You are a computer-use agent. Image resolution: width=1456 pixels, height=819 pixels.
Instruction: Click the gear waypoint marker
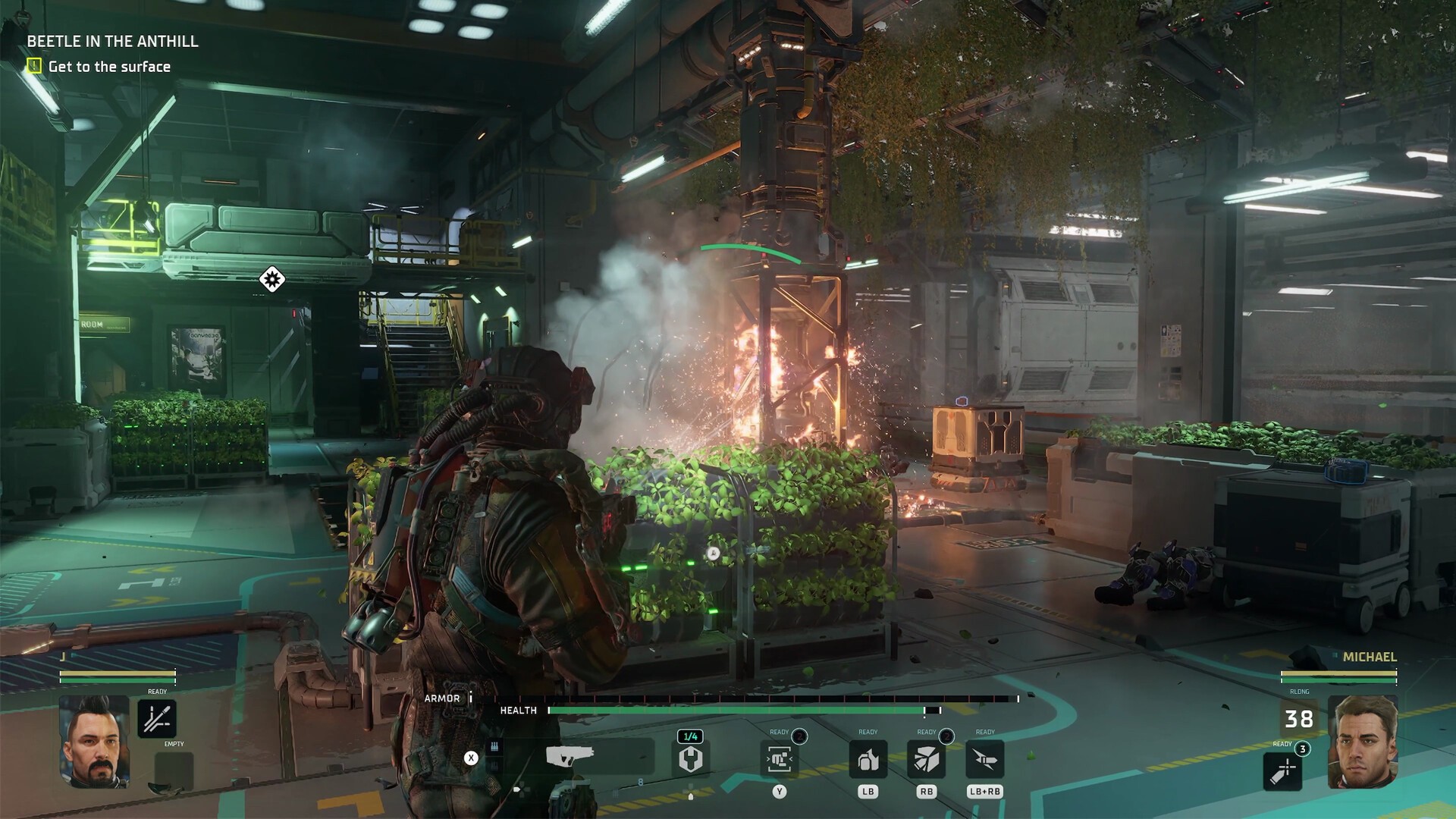271,279
